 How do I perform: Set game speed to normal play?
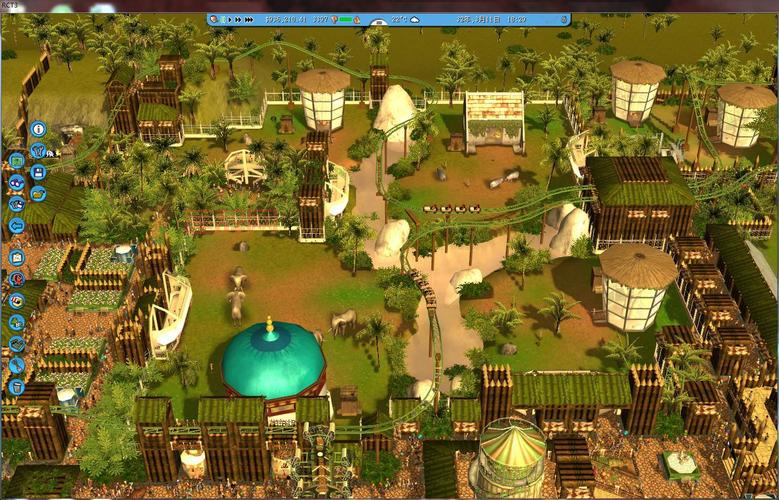point(230,19)
